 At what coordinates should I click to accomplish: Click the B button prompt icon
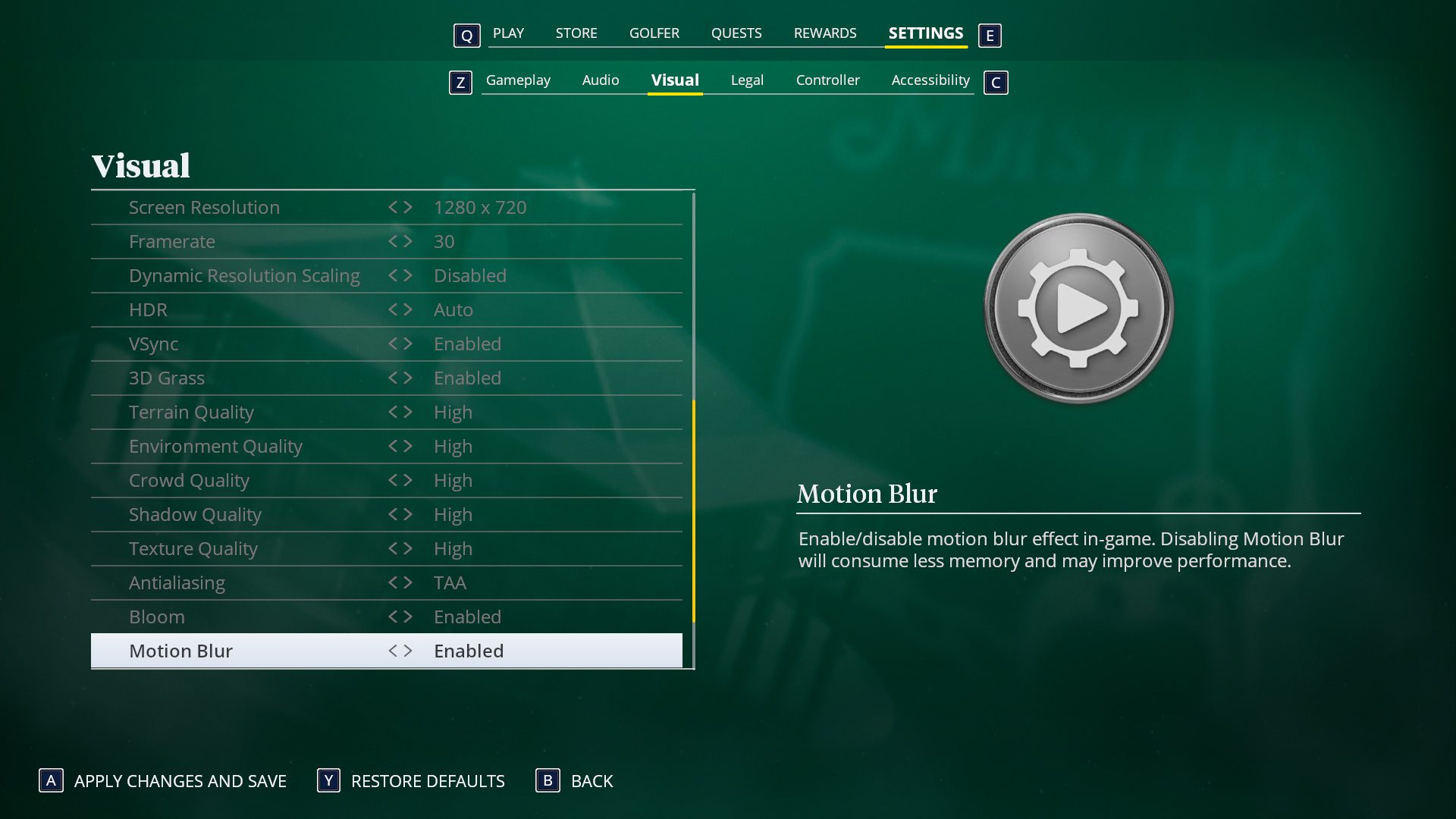(x=548, y=781)
